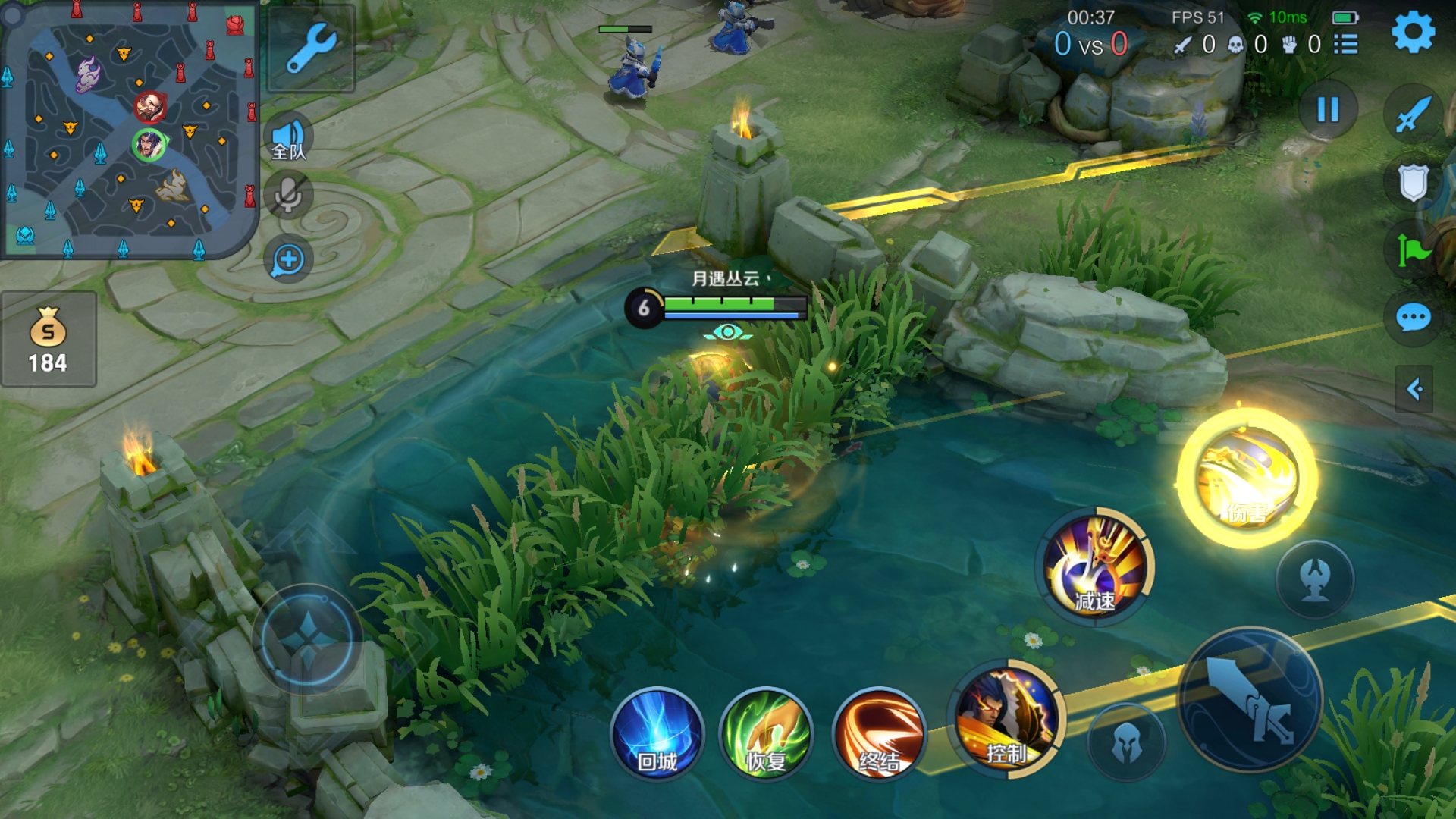Toggle the microphone button
The image size is (1456, 819).
coord(288,196)
